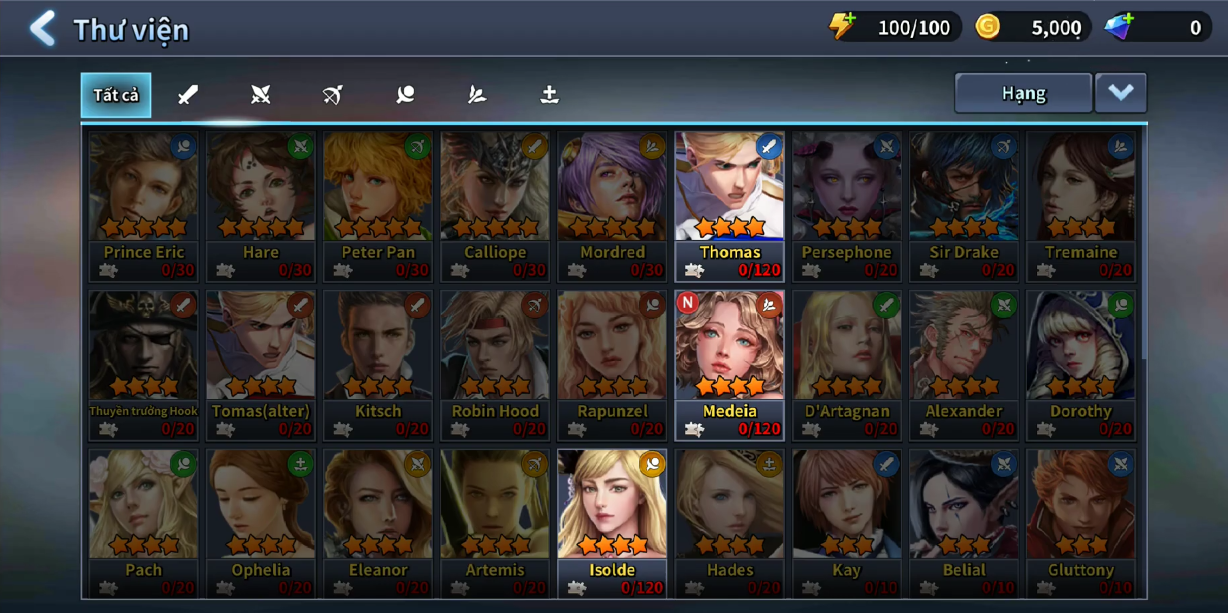Image resolution: width=1228 pixels, height=613 pixels.
Task: Choose the Dorothy hero card
Action: 1080,364
